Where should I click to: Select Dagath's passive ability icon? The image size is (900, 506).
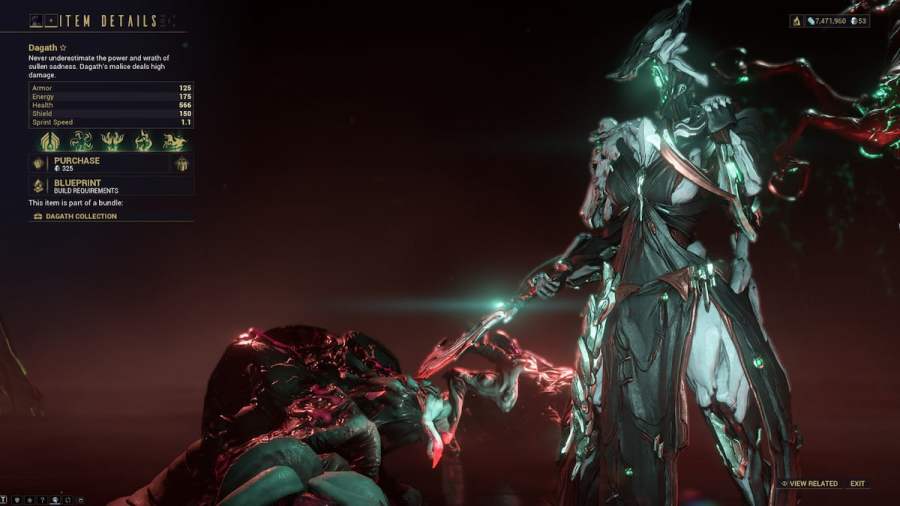point(48,141)
